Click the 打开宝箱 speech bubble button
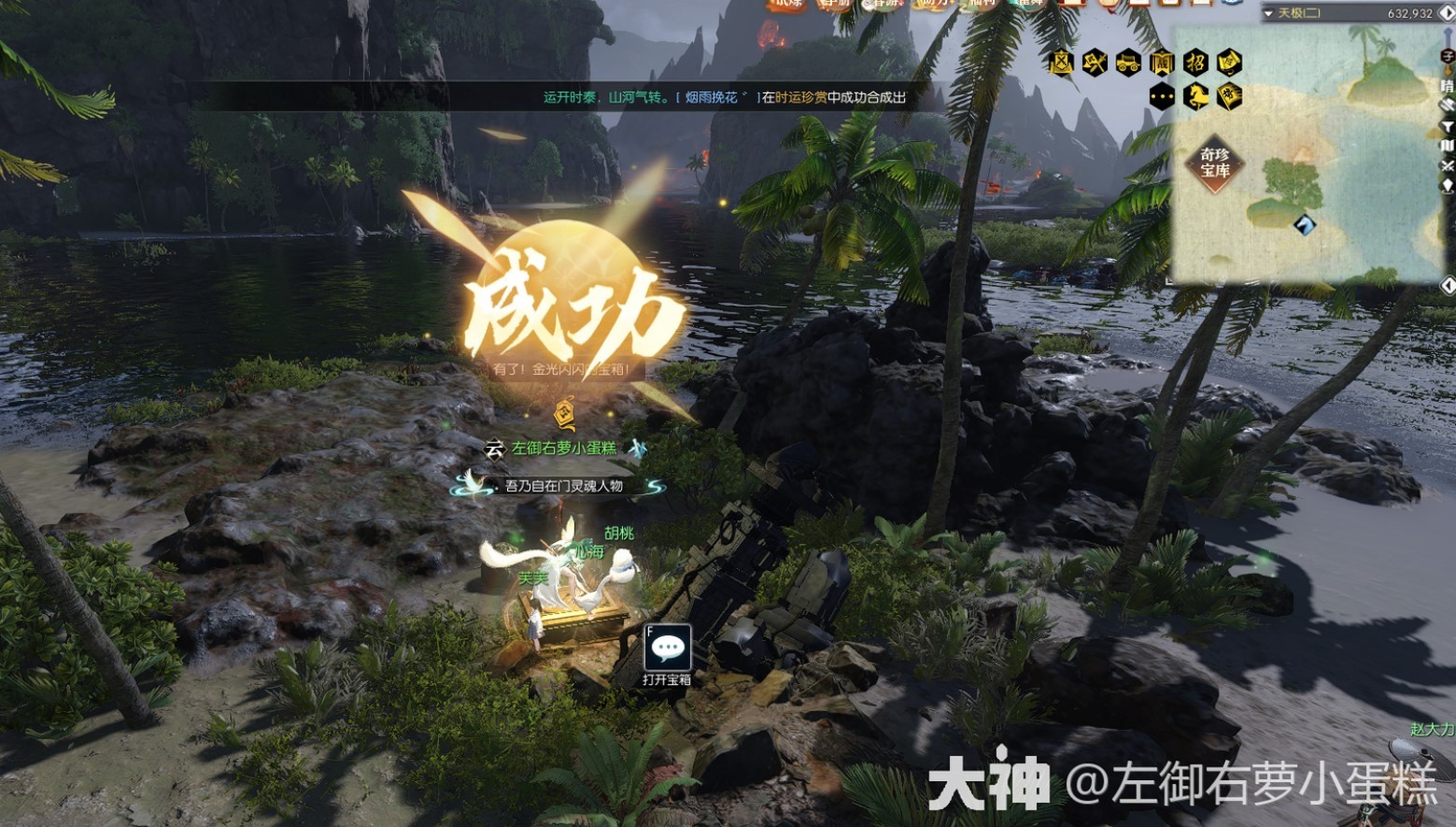1456x827 pixels. tap(667, 648)
